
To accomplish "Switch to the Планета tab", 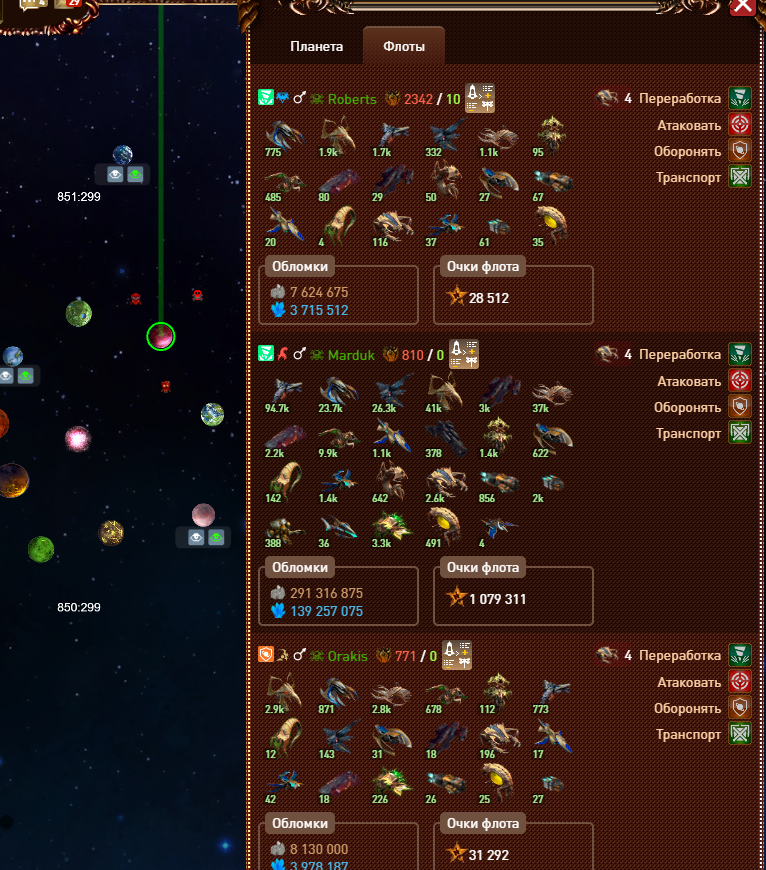I will 316,47.
